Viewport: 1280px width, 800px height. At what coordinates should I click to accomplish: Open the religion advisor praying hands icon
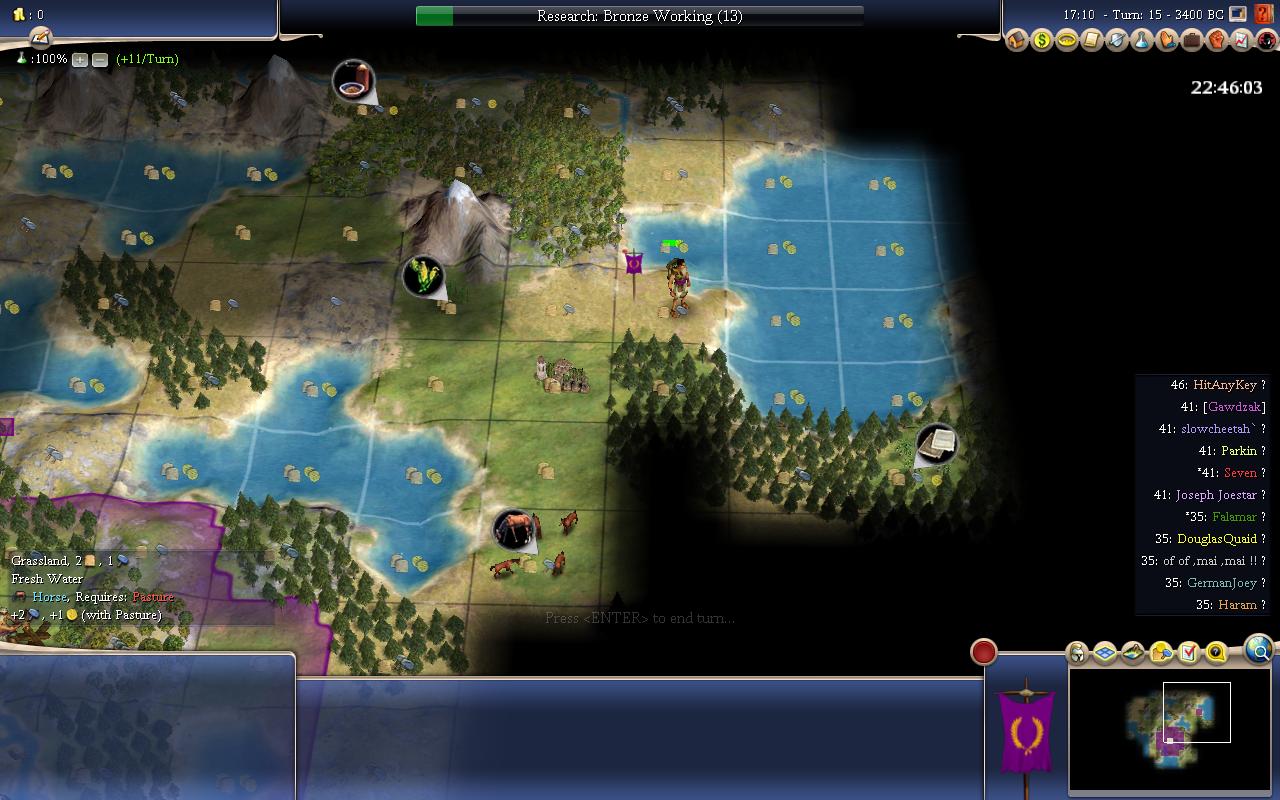(x=1166, y=41)
